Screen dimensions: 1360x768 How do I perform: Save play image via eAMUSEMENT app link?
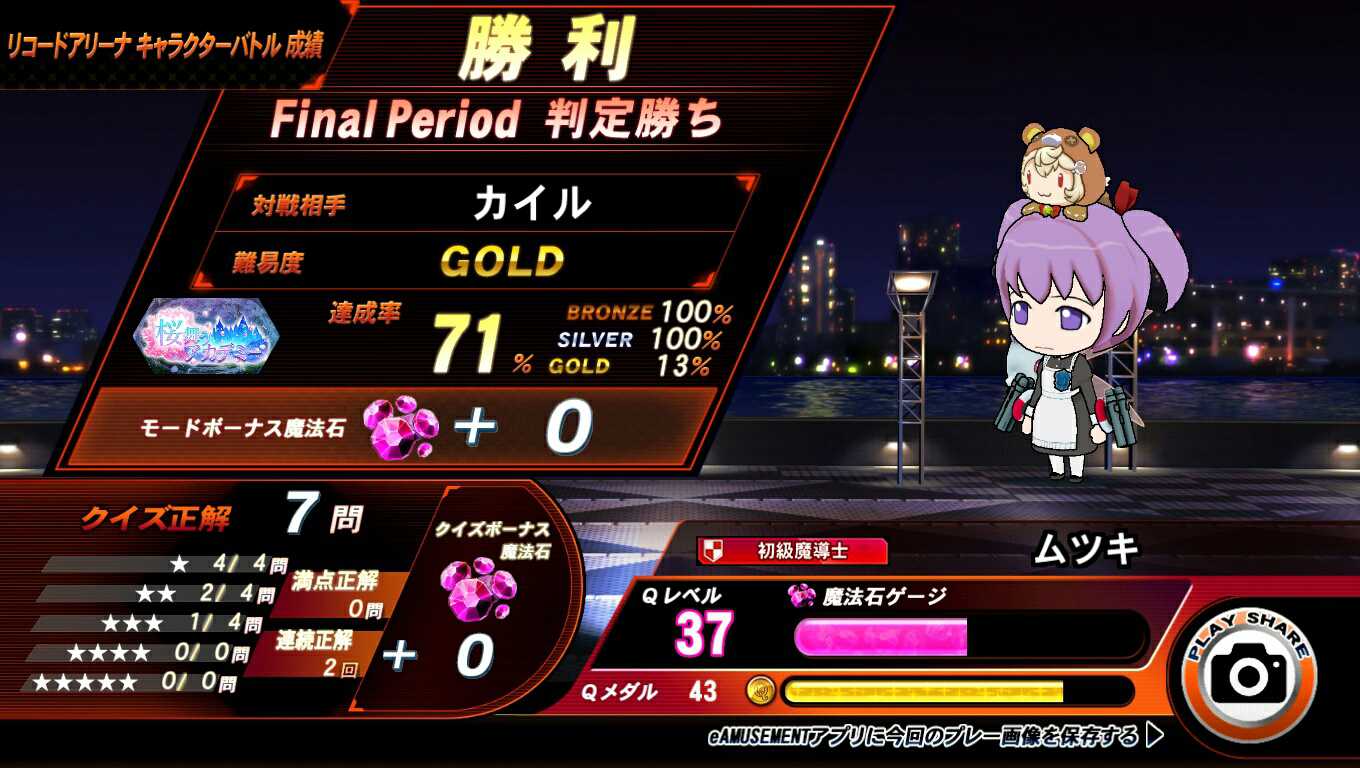[x=935, y=737]
